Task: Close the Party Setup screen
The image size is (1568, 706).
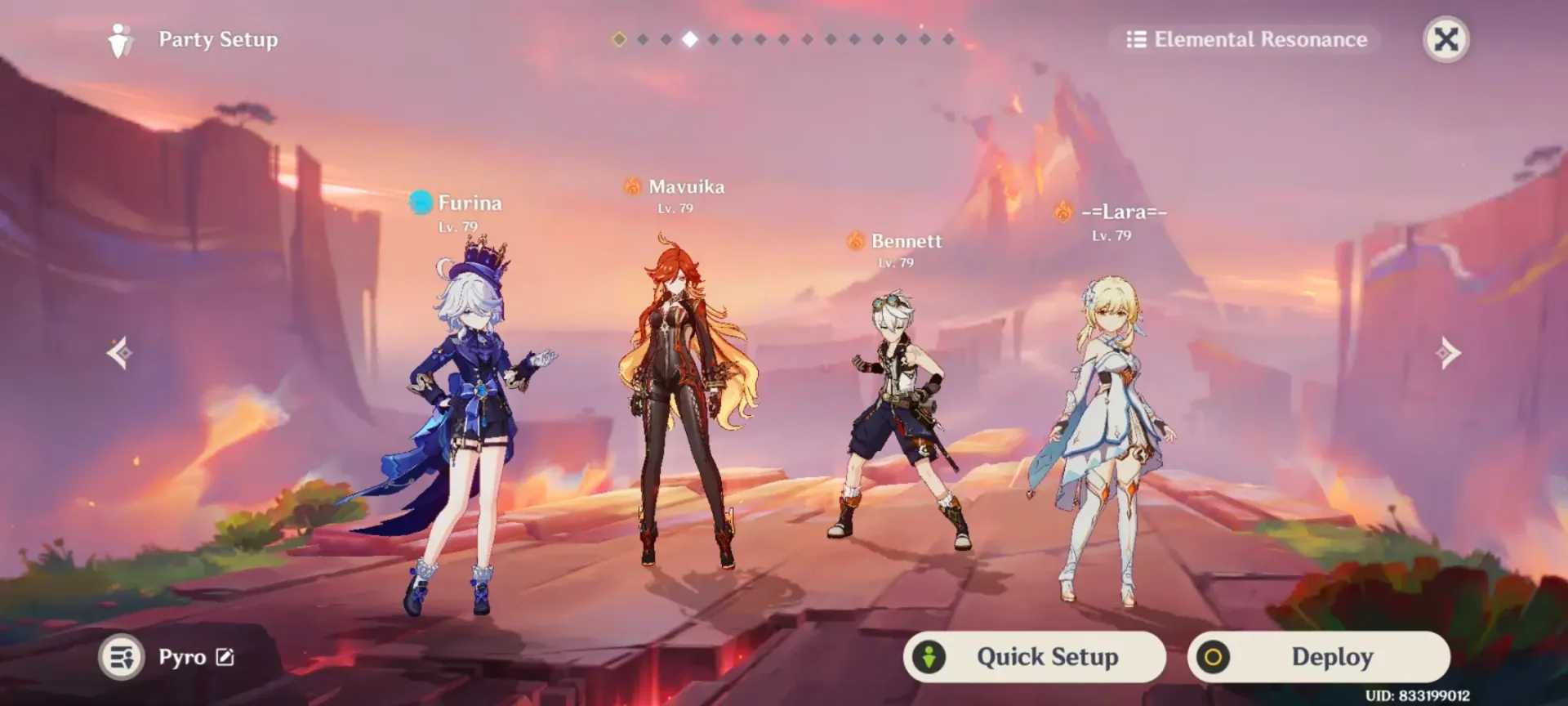Action: click(x=1445, y=39)
